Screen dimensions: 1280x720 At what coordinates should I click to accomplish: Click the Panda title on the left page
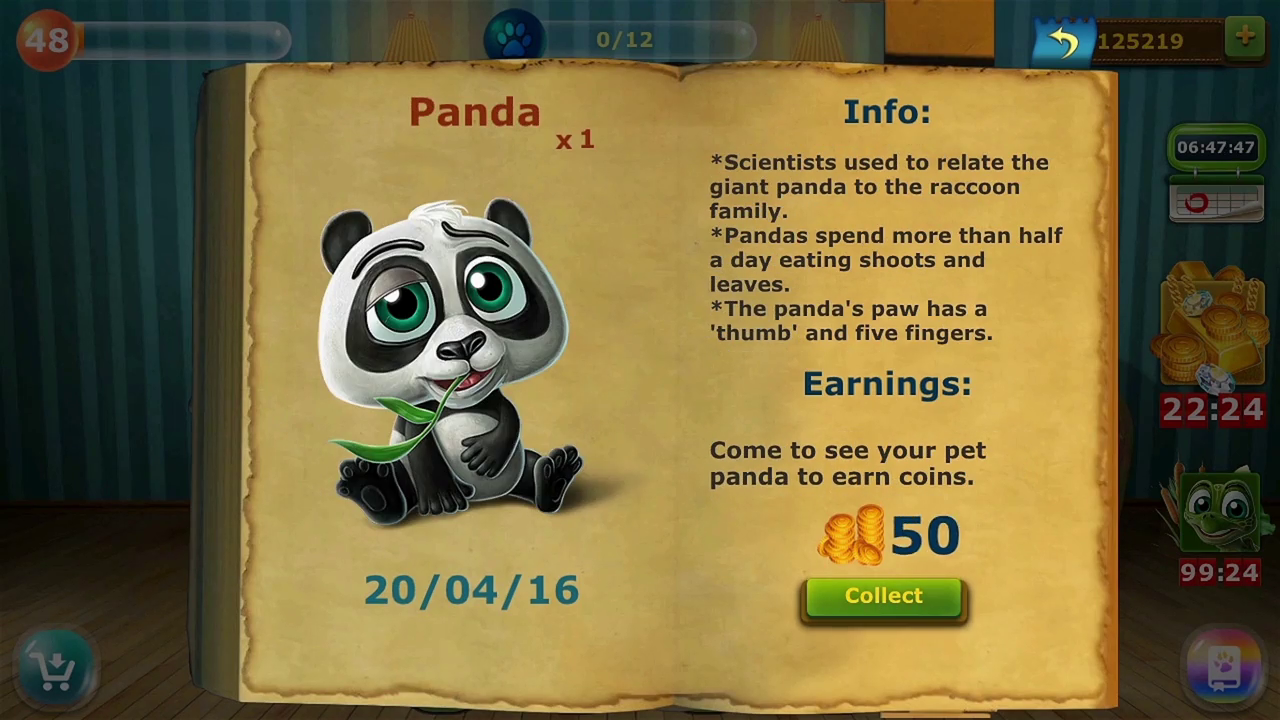coord(474,112)
